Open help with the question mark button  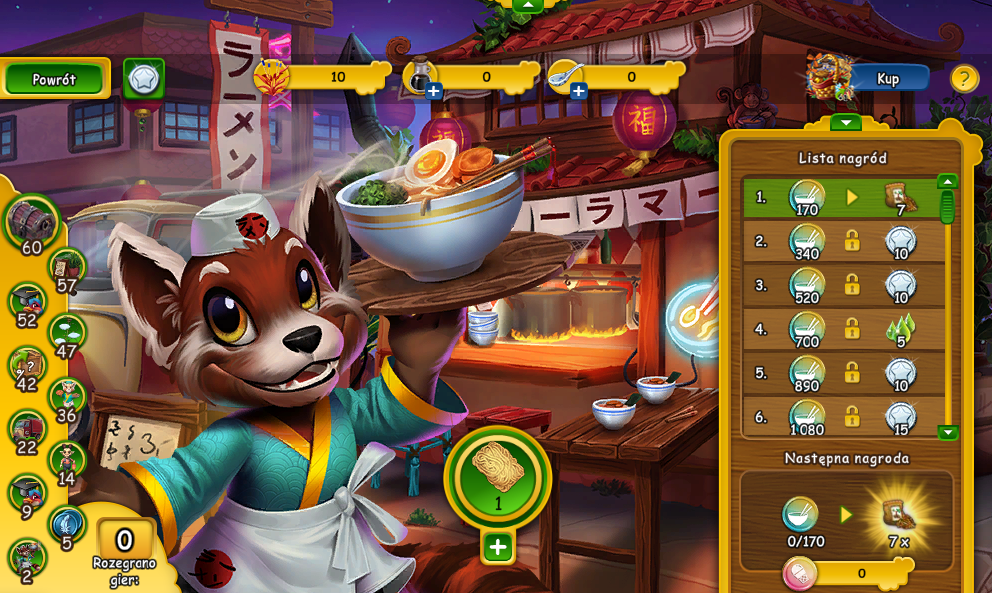tap(964, 78)
